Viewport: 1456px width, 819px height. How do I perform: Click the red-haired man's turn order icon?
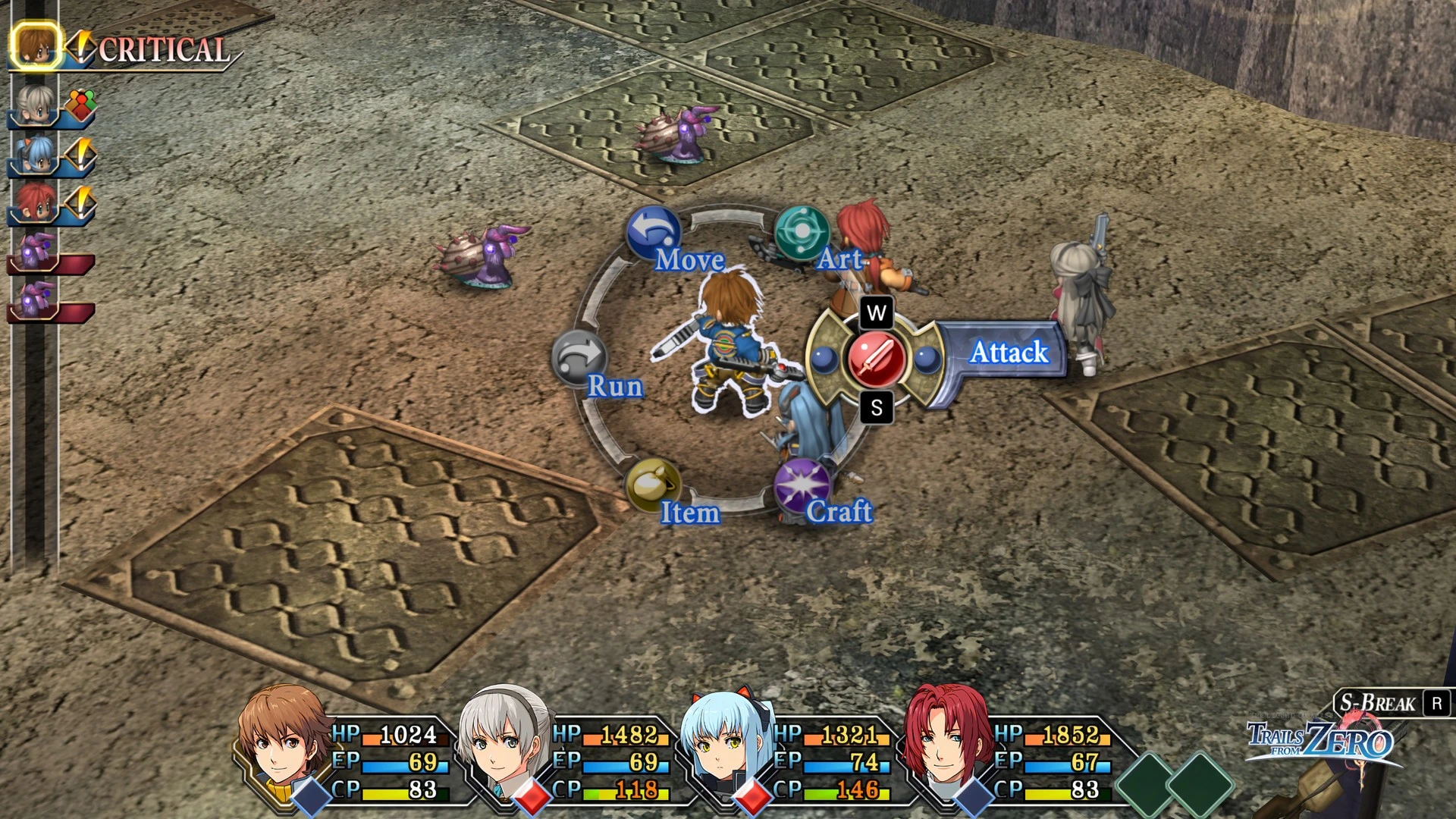[36, 203]
